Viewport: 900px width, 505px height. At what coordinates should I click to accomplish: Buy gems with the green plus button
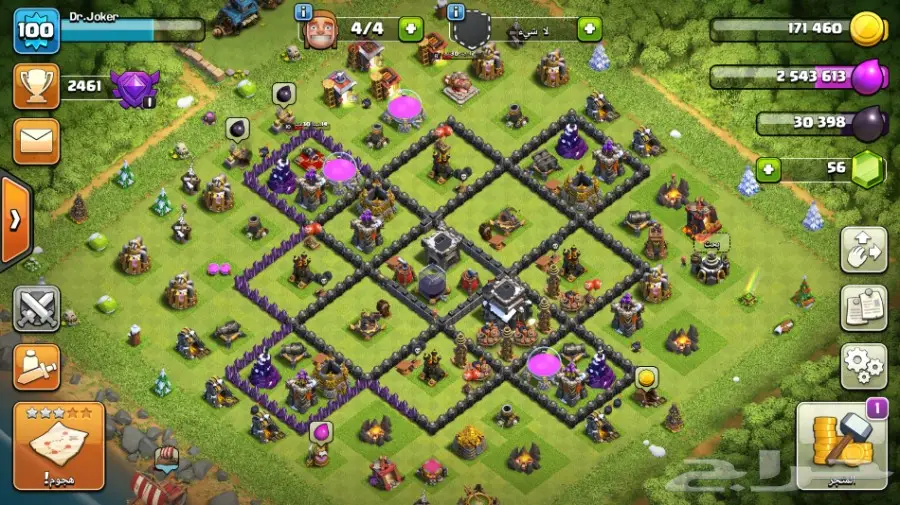point(769,168)
